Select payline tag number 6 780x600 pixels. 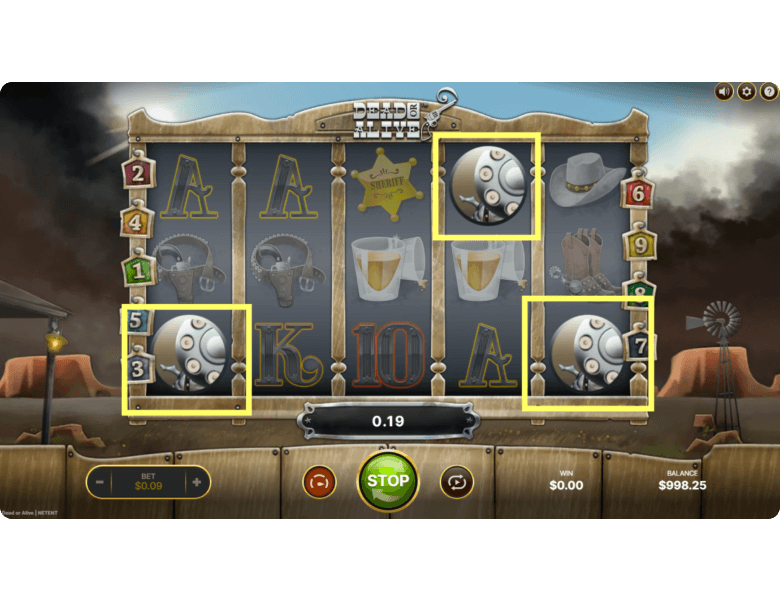pyautogui.click(x=638, y=193)
